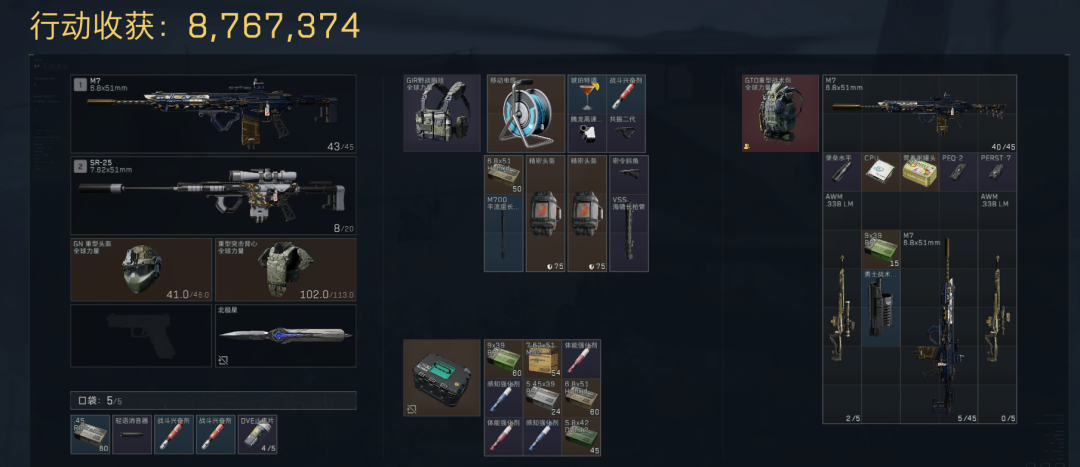Viewport: 1080px width, 467px height.
Task: Open the GTO heavy tactical backpack slot
Action: click(x=780, y=113)
